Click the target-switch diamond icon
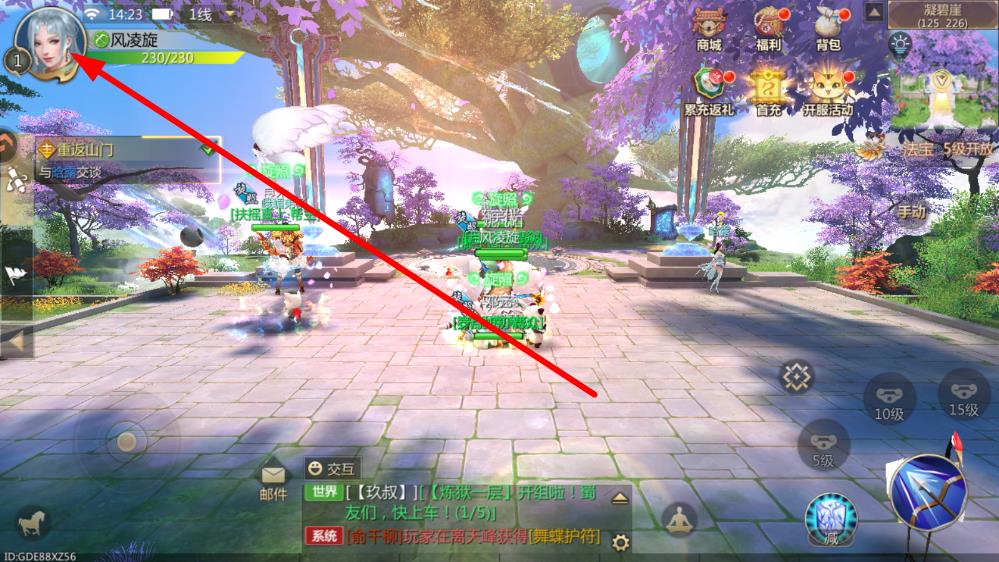The height and width of the screenshot is (562, 999). tap(798, 377)
